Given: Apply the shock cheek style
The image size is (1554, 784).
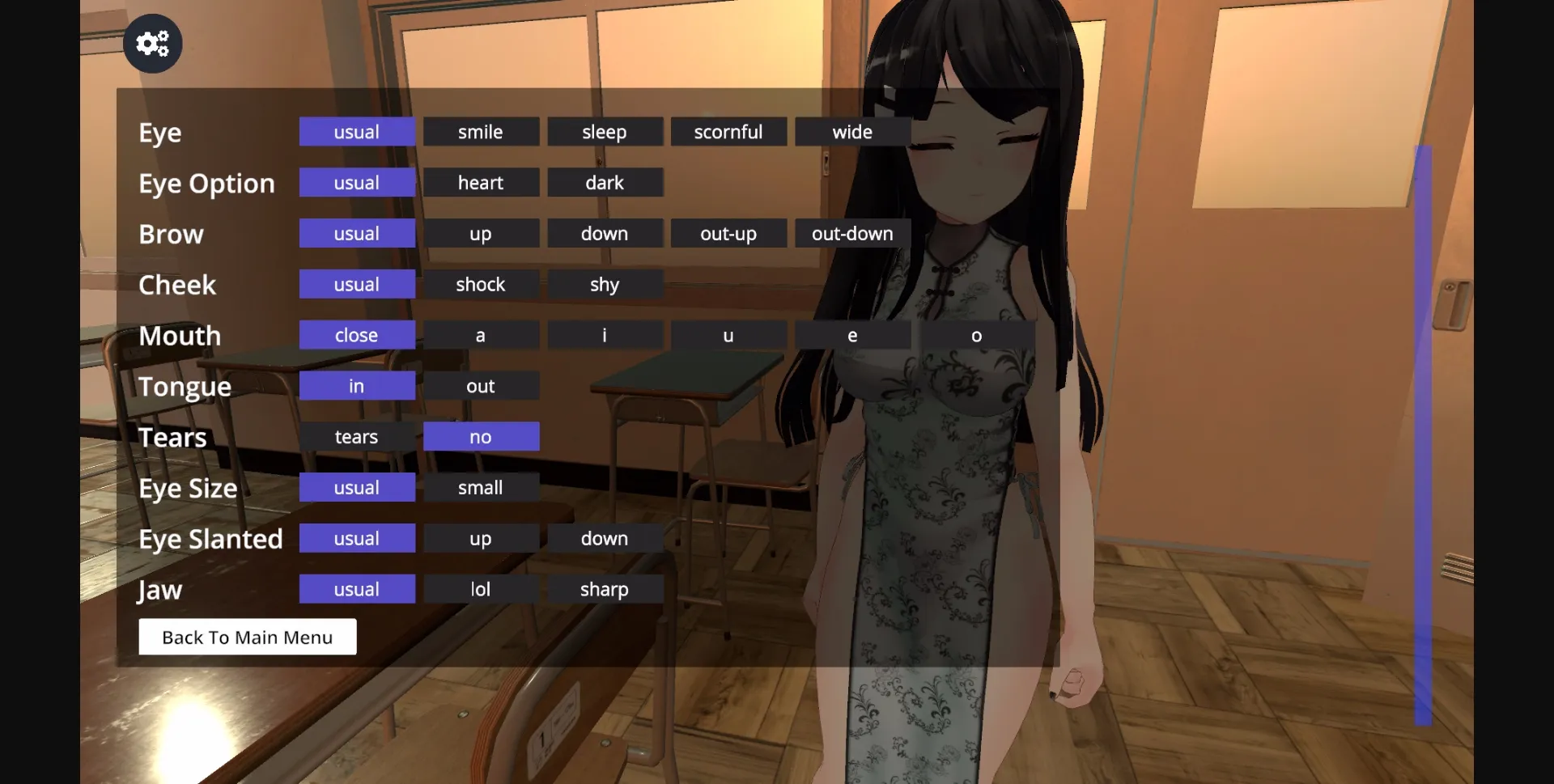Looking at the screenshot, I should click(481, 284).
